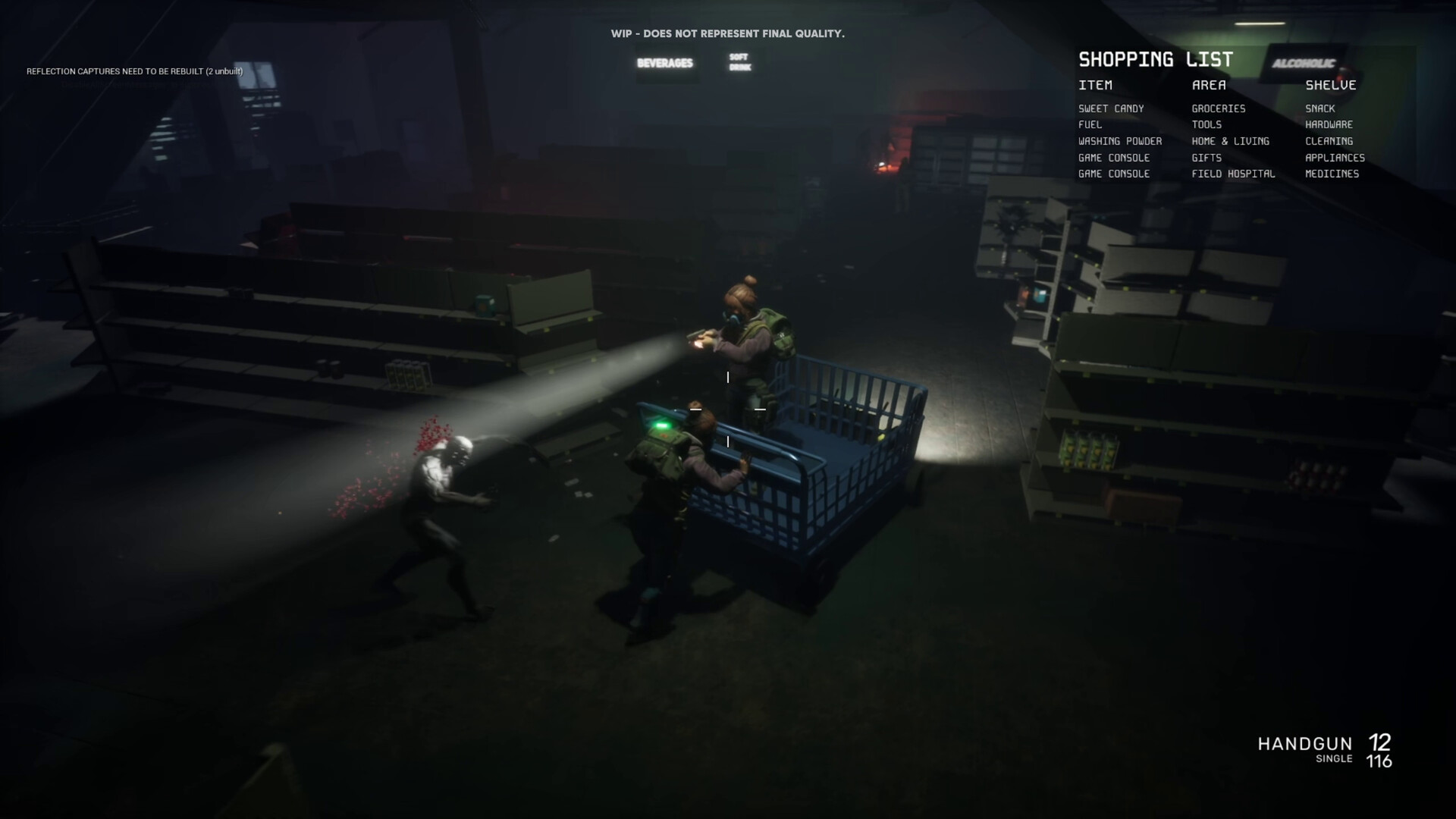Select the SOFT DRINK overhead sign
The height and width of the screenshot is (819, 1456).
(738, 61)
